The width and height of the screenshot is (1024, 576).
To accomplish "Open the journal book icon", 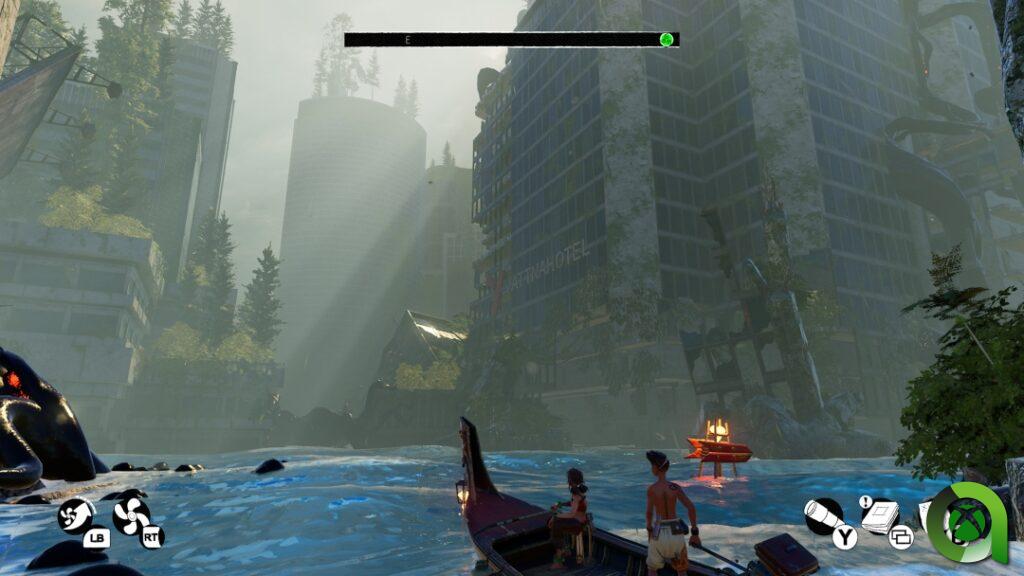I will coord(879,516).
